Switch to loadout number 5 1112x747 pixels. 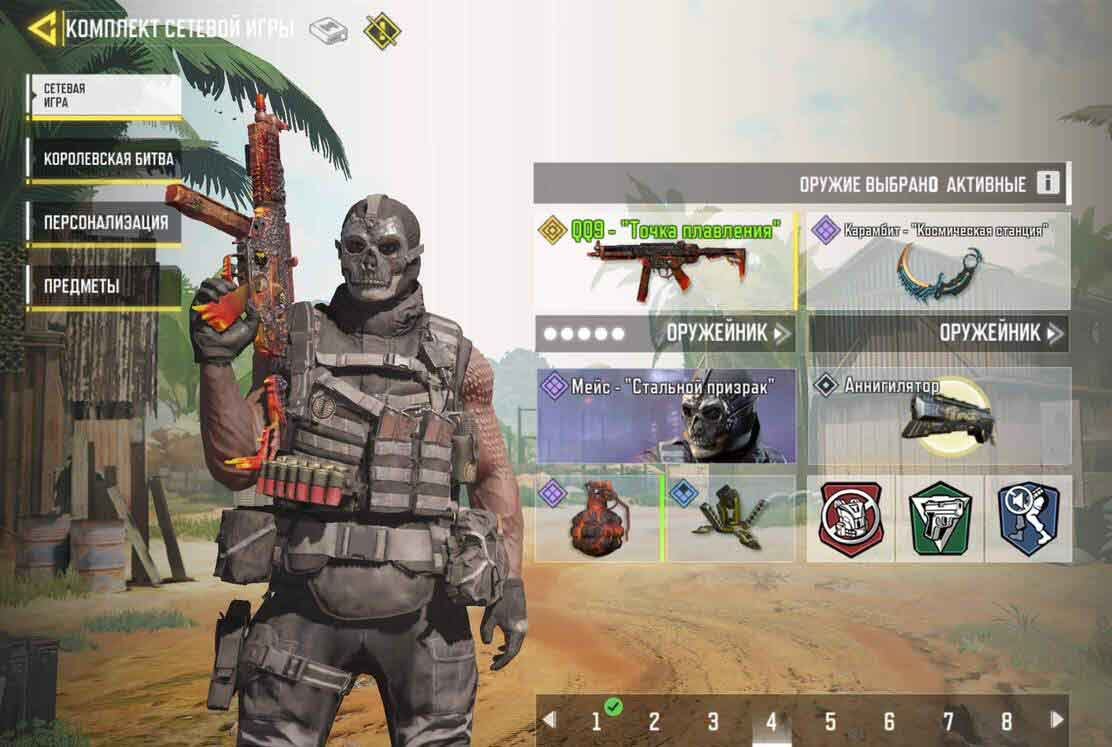click(830, 721)
